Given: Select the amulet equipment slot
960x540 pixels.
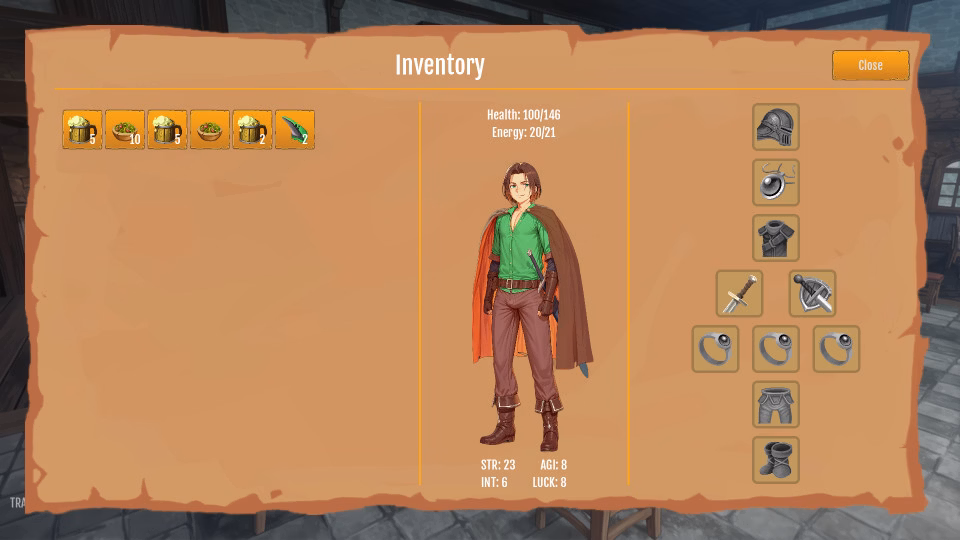Looking at the screenshot, I should coord(776,182).
